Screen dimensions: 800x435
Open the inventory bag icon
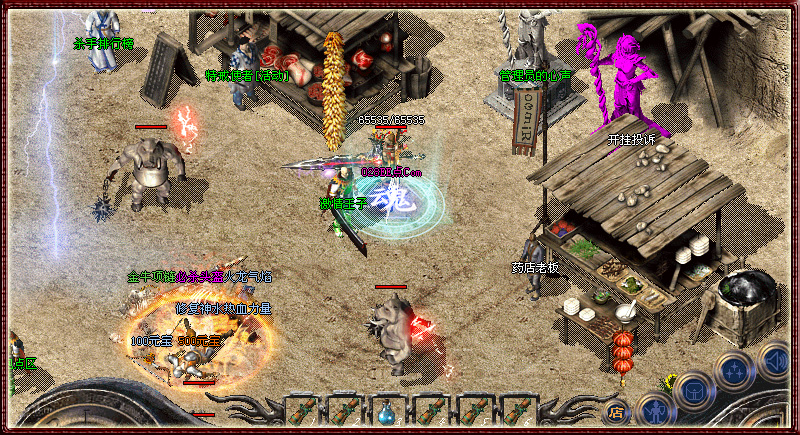692,391
